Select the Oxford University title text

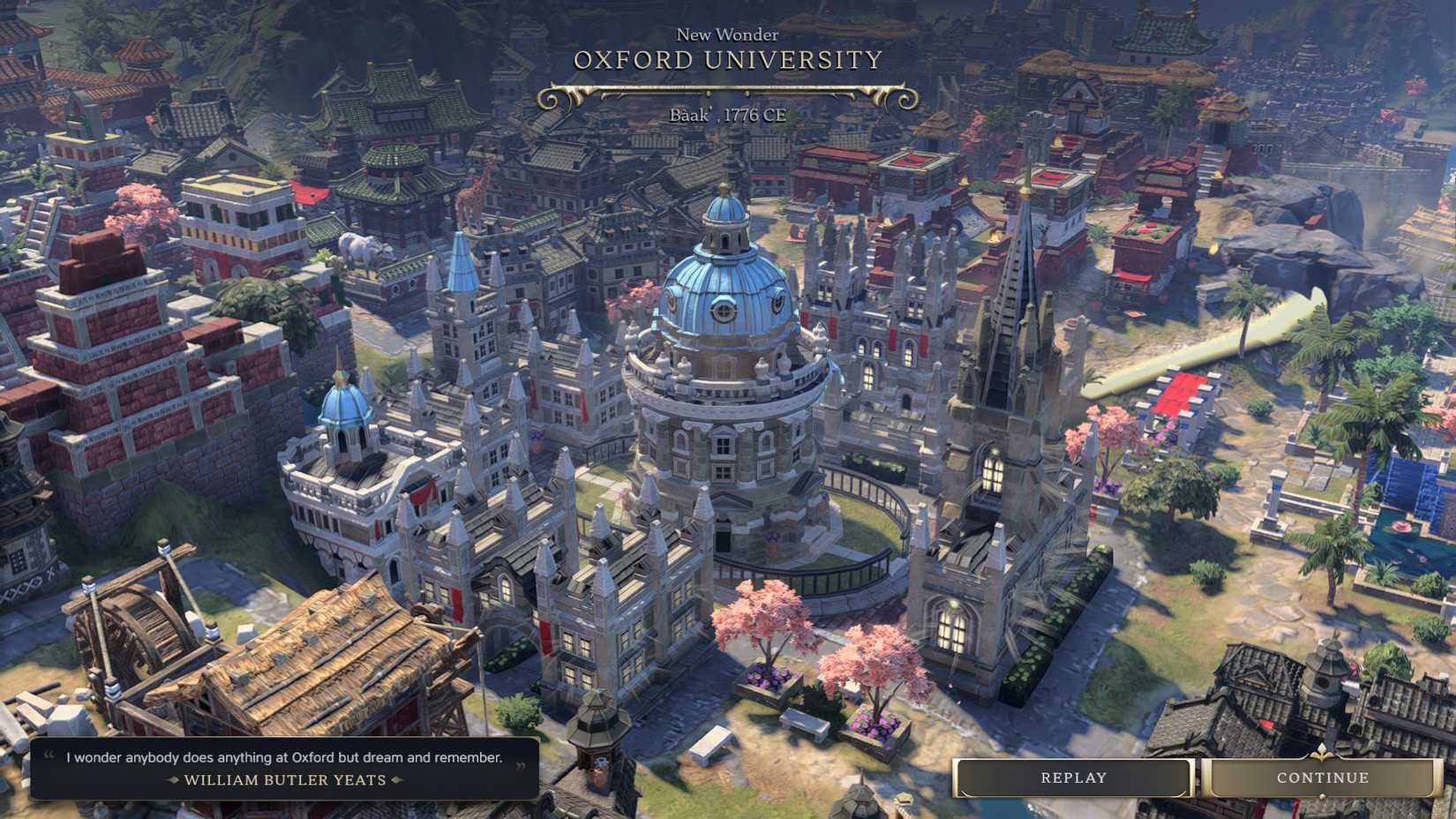727,61
